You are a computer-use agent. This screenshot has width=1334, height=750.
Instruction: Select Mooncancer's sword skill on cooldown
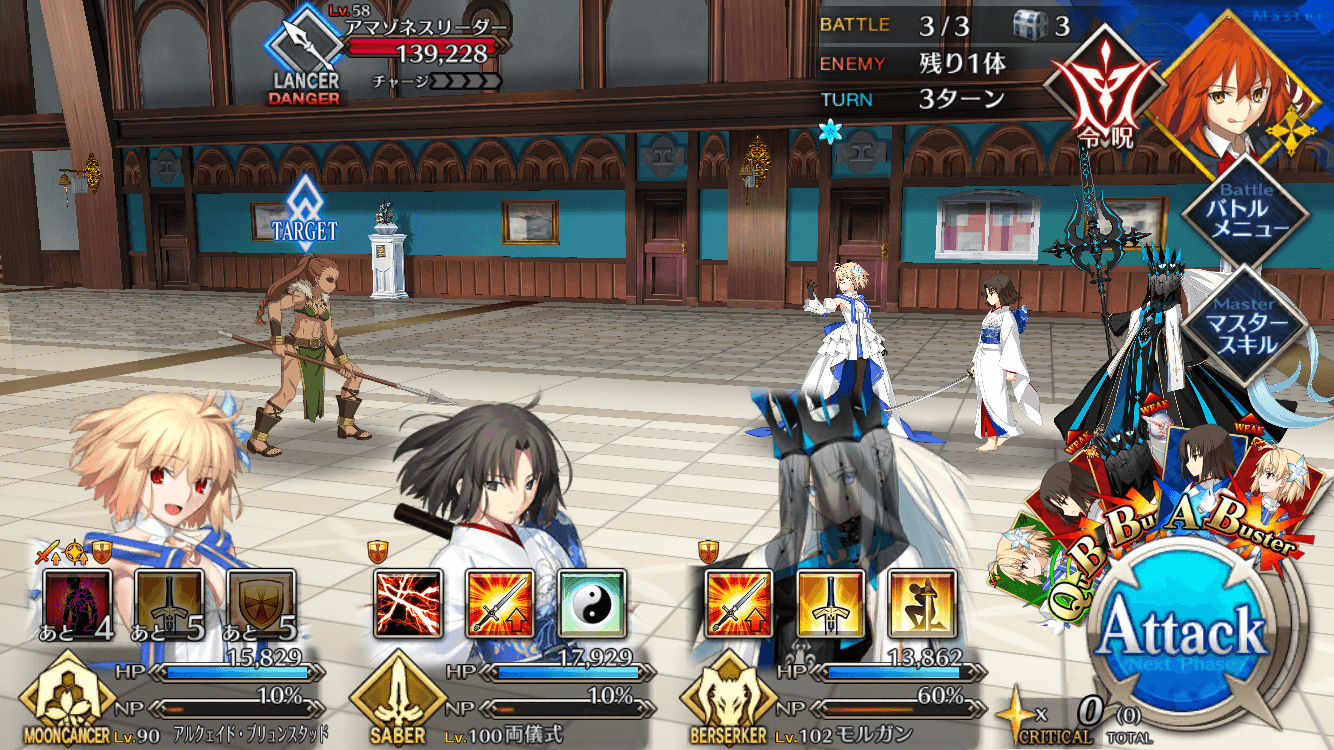coord(170,604)
